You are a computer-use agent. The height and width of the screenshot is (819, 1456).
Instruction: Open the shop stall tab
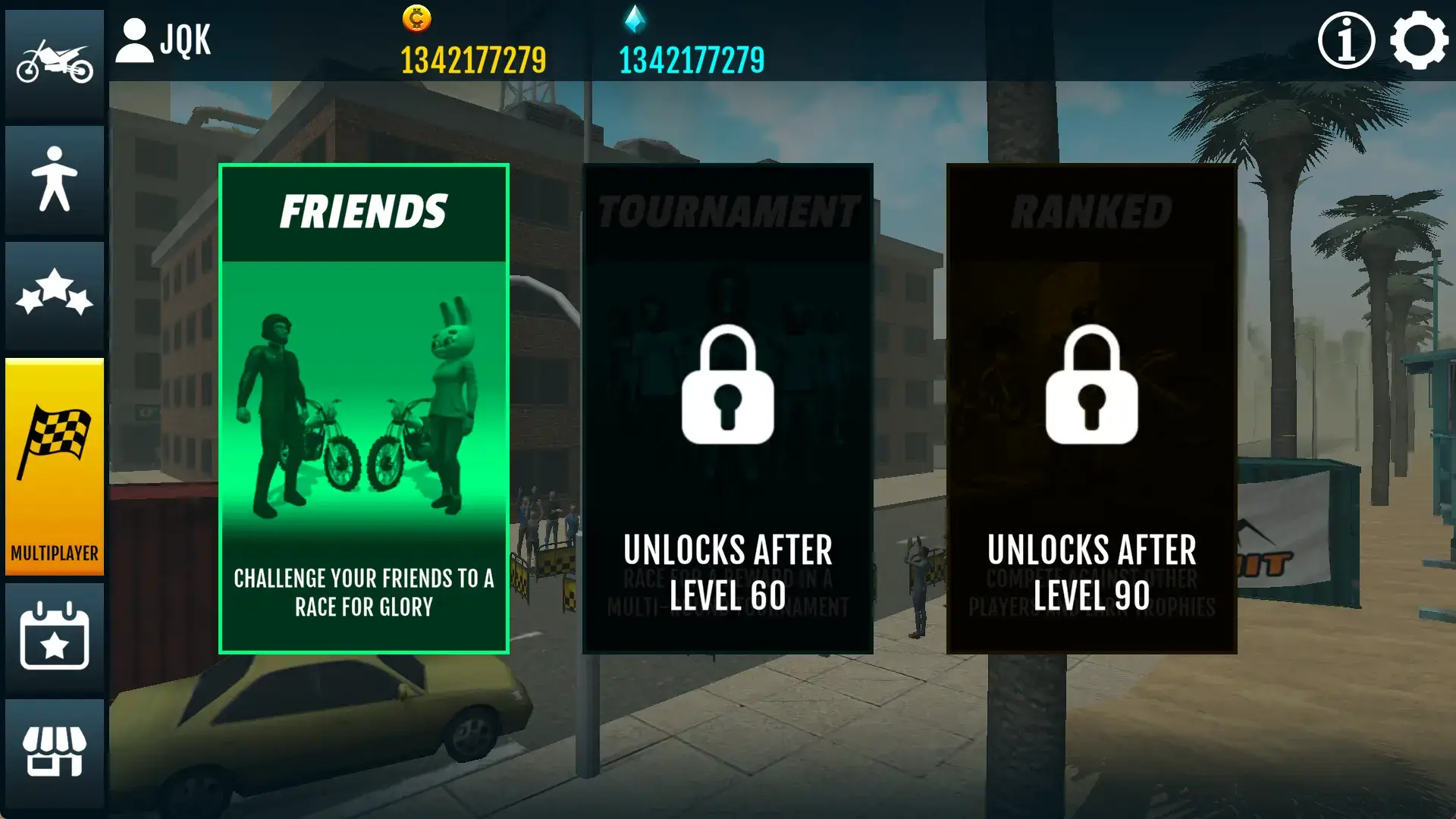tap(55, 752)
